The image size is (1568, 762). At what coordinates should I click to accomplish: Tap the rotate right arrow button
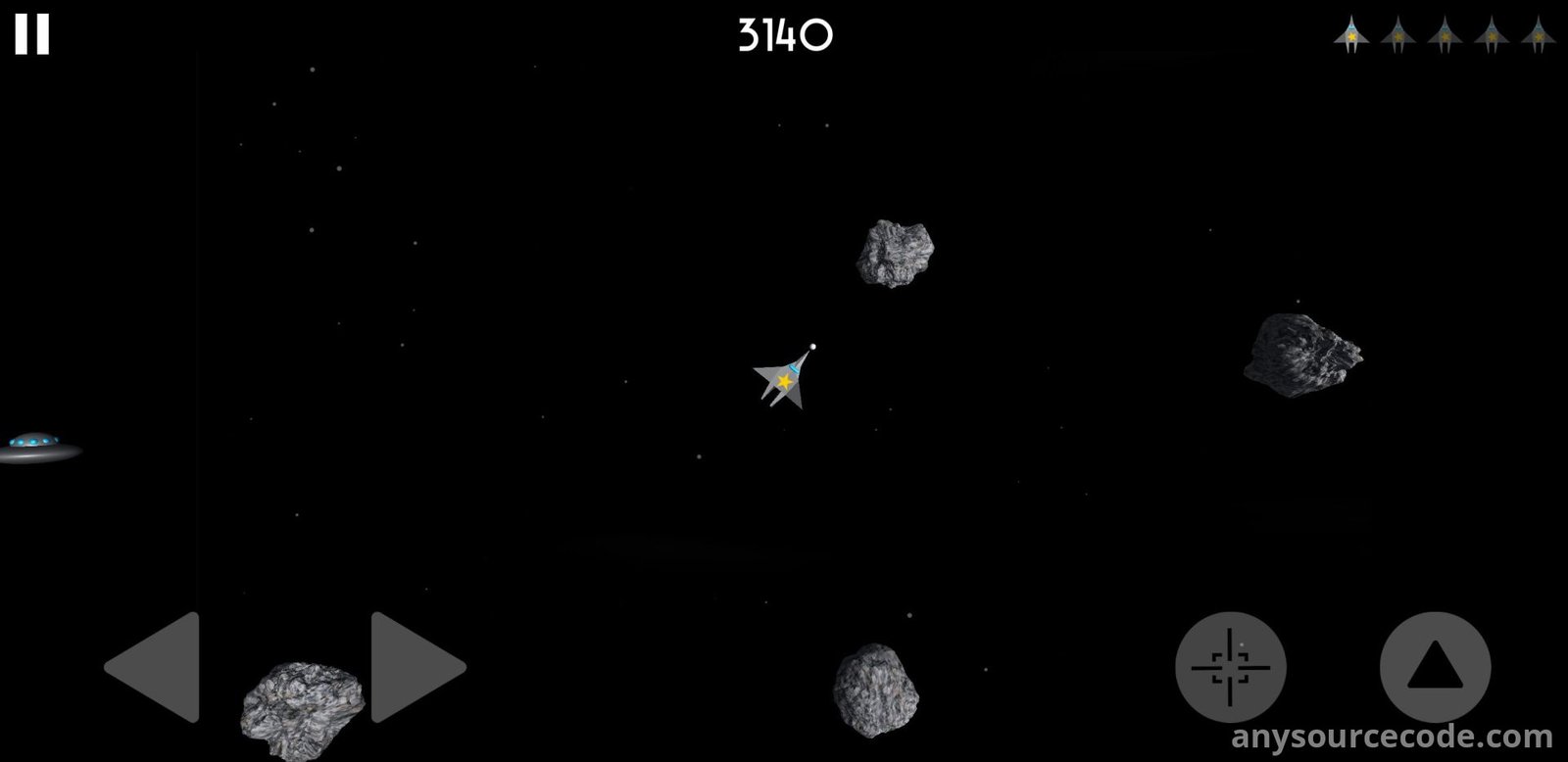415,667
